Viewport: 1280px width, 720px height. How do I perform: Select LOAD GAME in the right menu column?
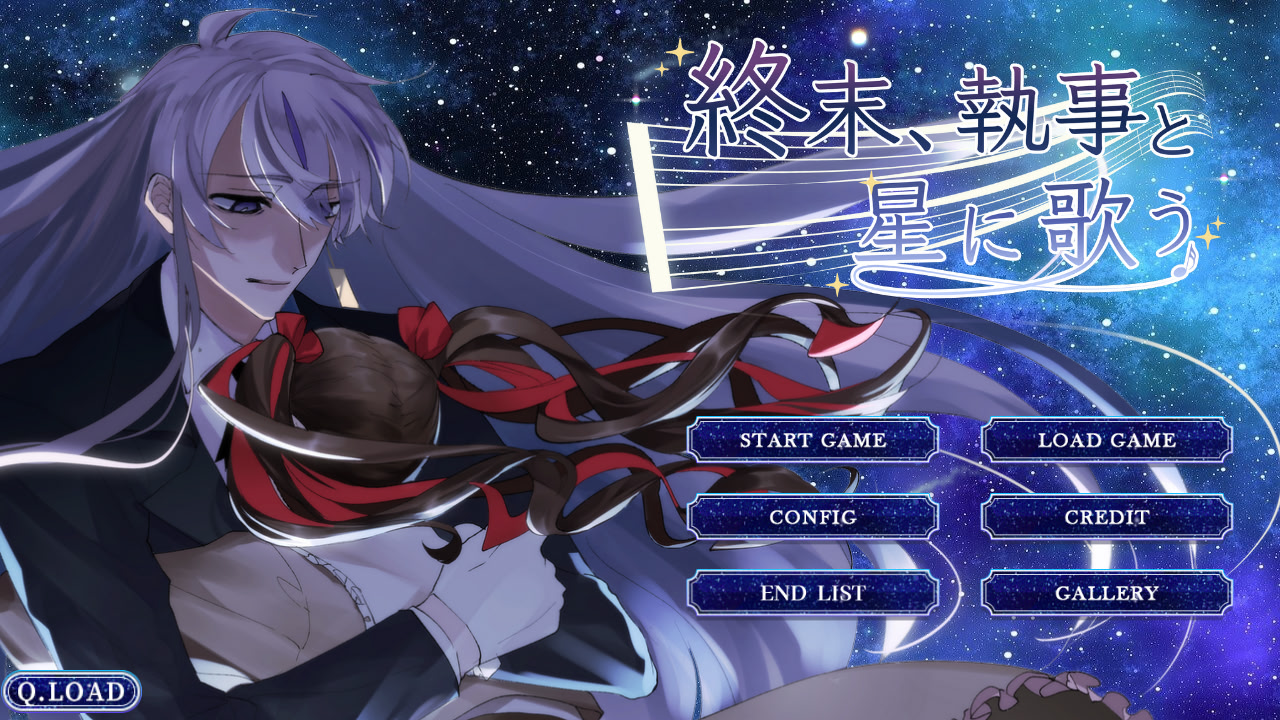point(1106,440)
